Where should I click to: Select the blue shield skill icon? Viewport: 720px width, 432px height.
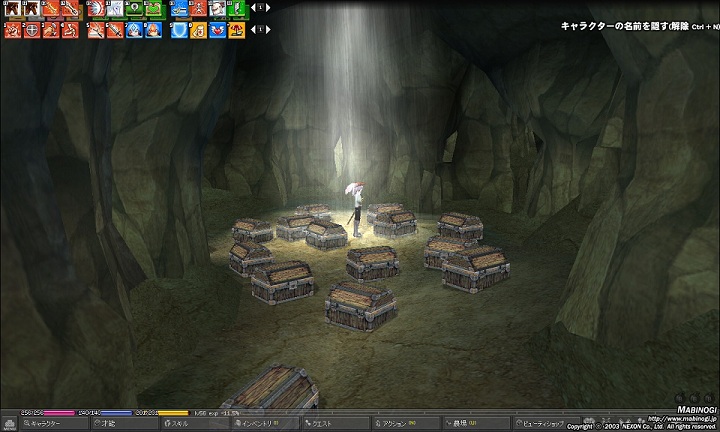[x=178, y=30]
